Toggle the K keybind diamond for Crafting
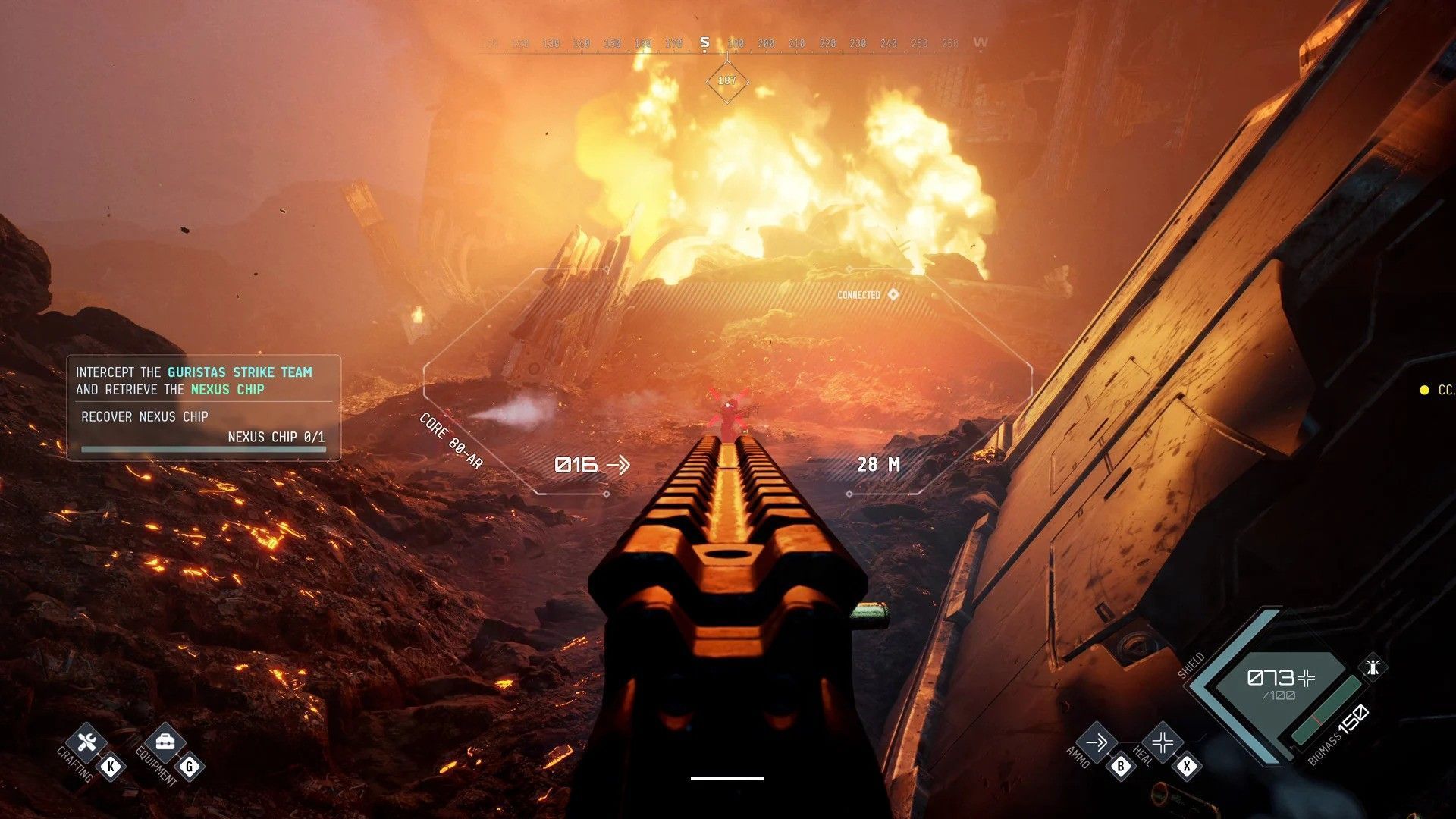The height and width of the screenshot is (819, 1456). pos(112,766)
